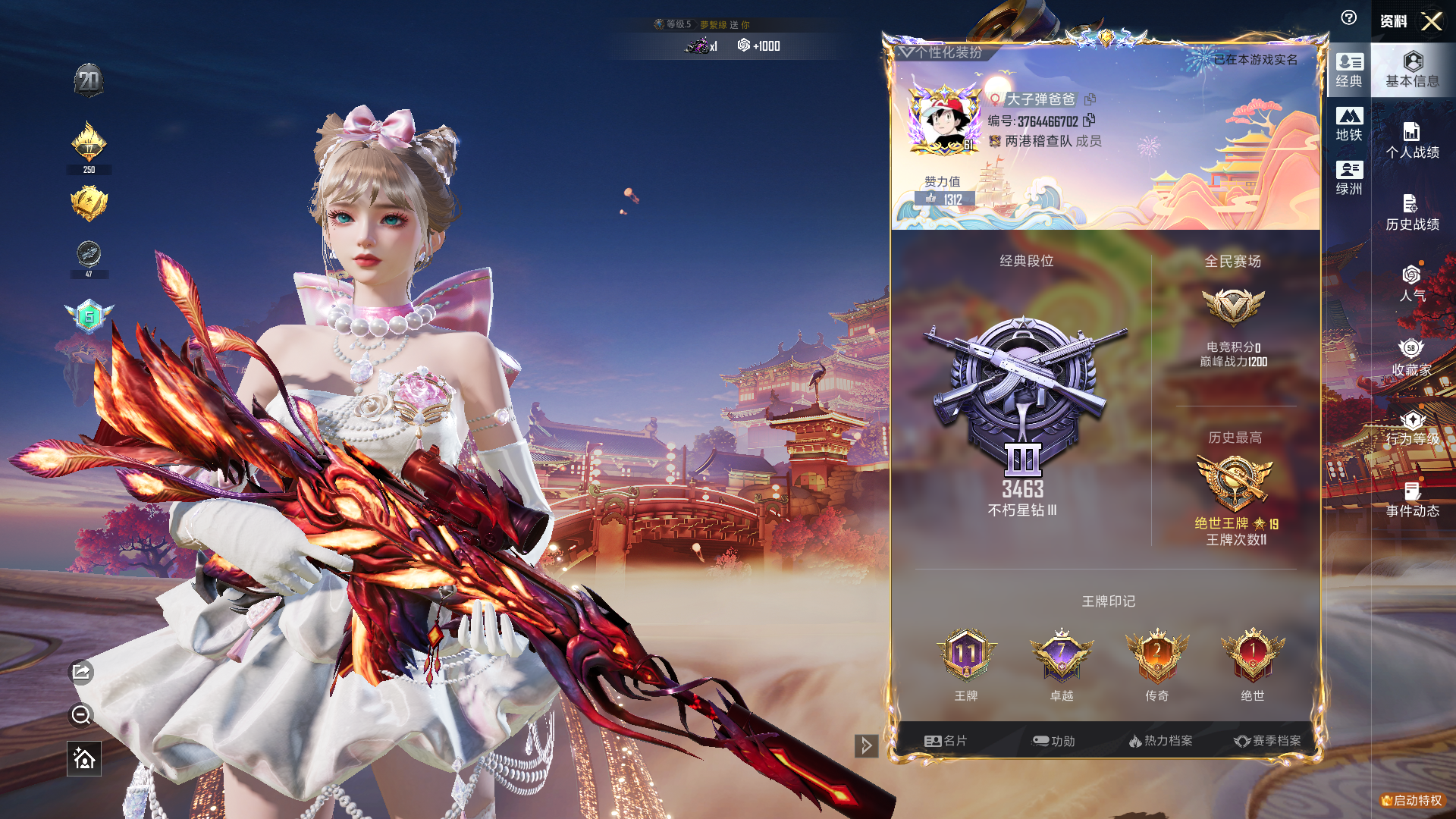Open the 收藏家 collector page

1412,357
